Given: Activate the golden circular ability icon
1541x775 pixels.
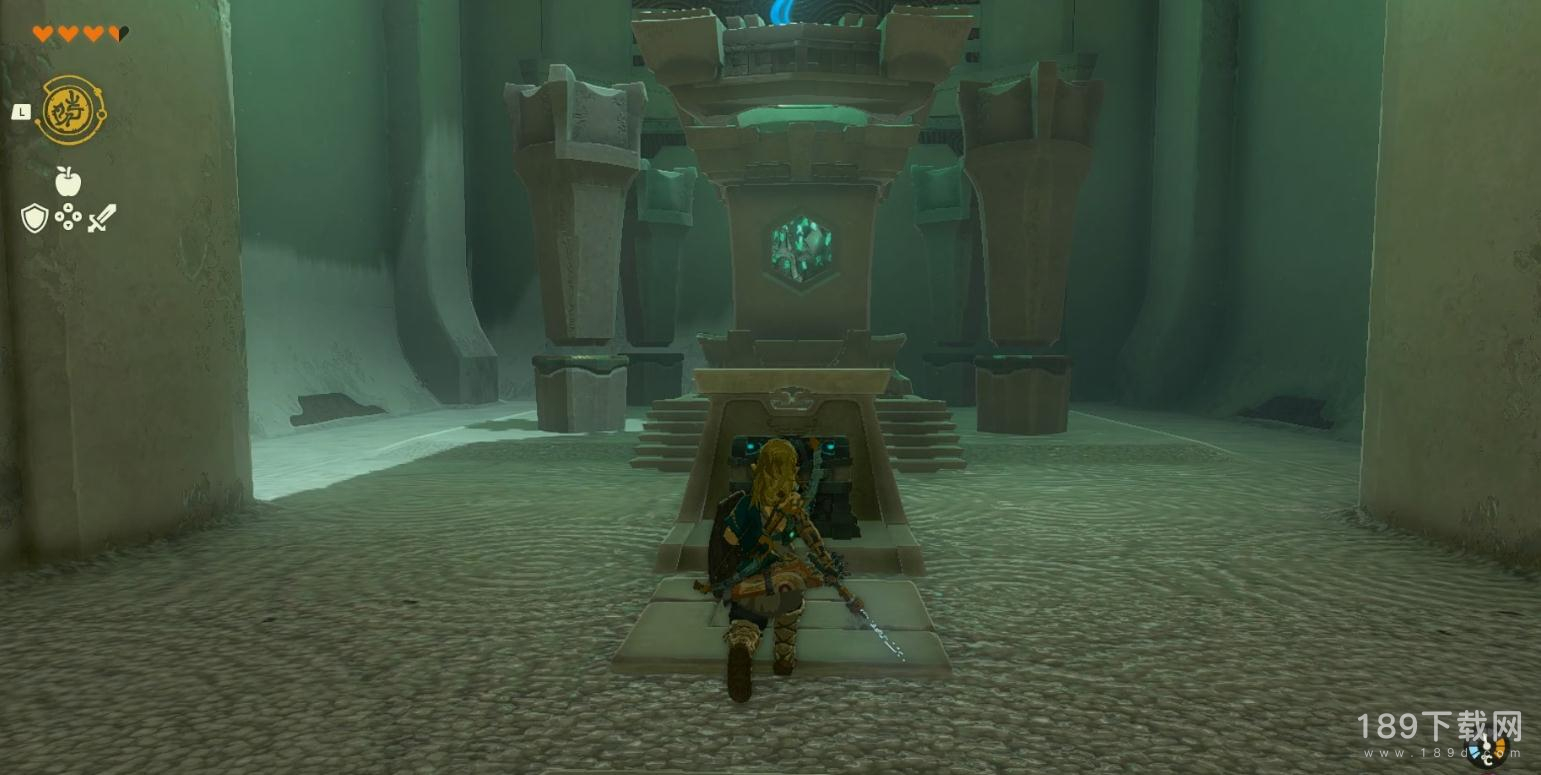Looking at the screenshot, I should pyautogui.click(x=71, y=111).
